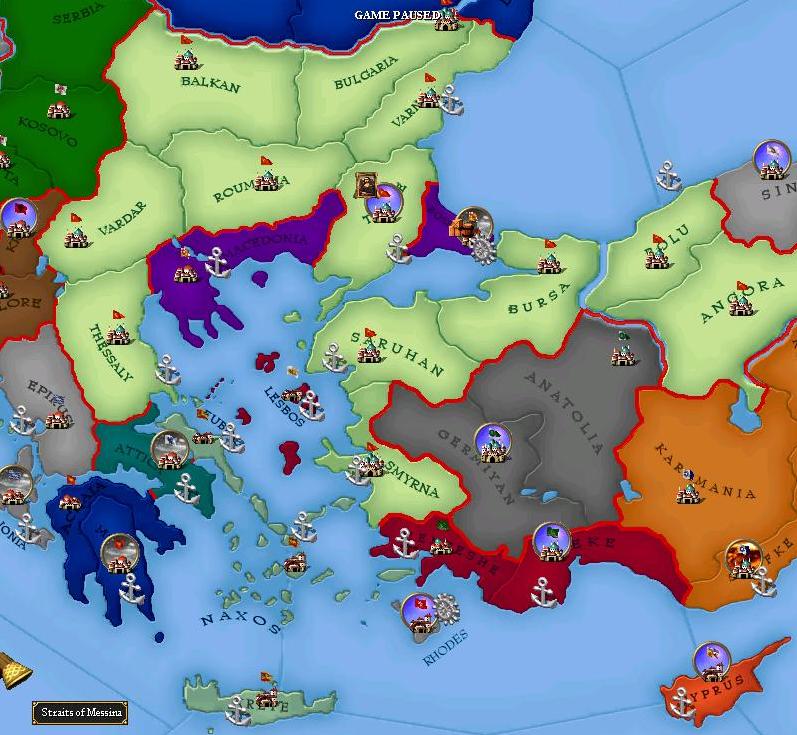This screenshot has height=735, width=797.
Task: Open the portrait painting icon in Thrace
Action: coord(367,184)
